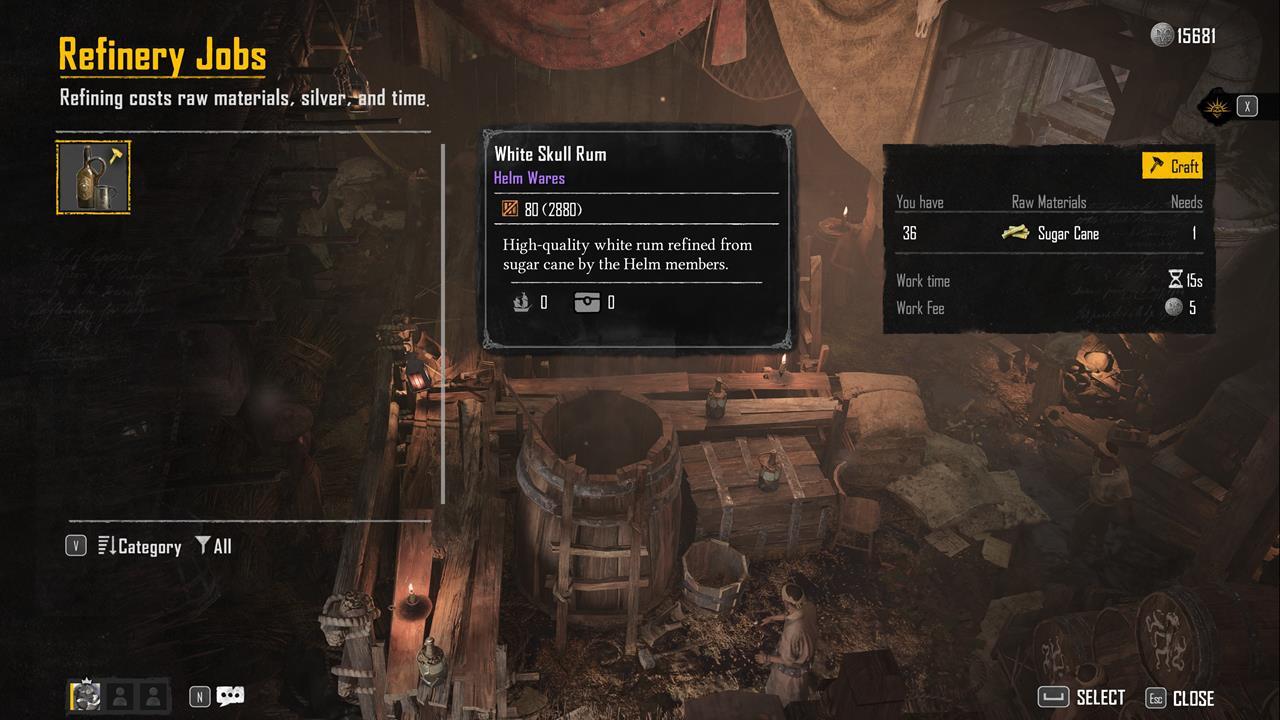Open the All filter option
Screen dimensions: 1280x720
[213, 546]
